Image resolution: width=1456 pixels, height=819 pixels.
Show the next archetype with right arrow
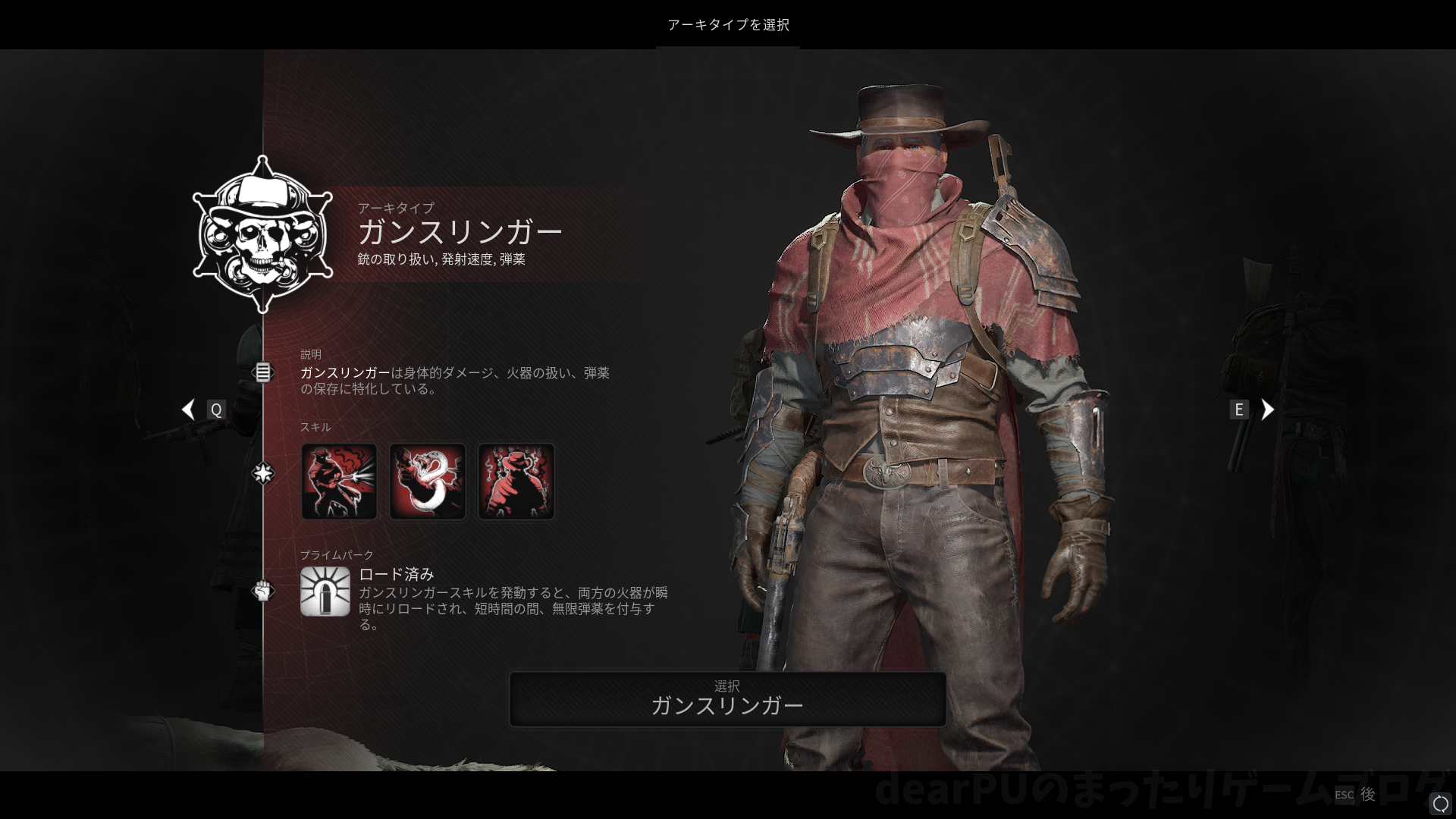click(1267, 409)
